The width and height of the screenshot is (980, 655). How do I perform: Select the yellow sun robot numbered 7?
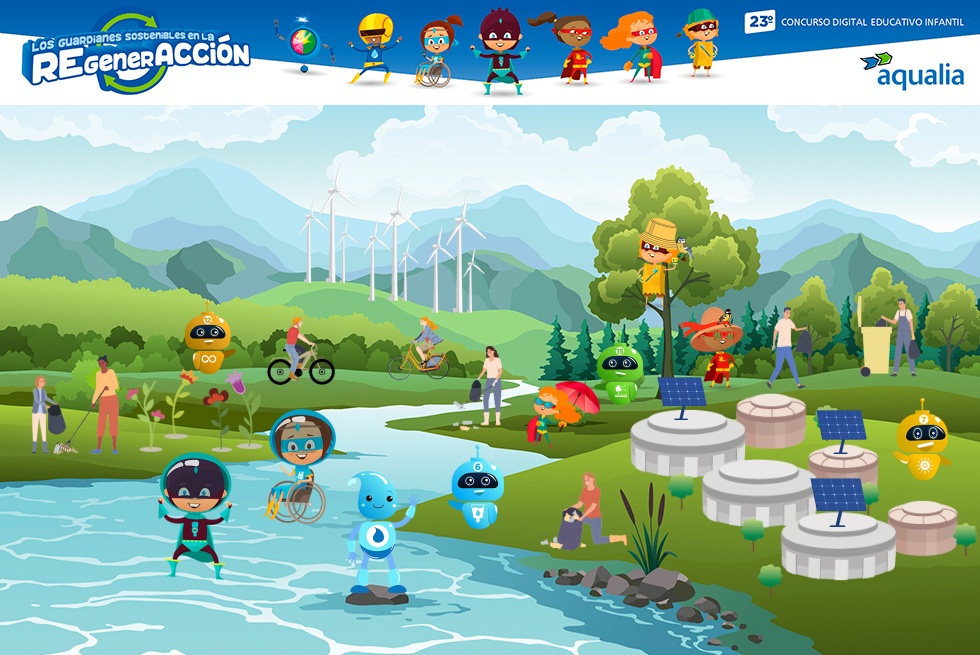(922, 439)
